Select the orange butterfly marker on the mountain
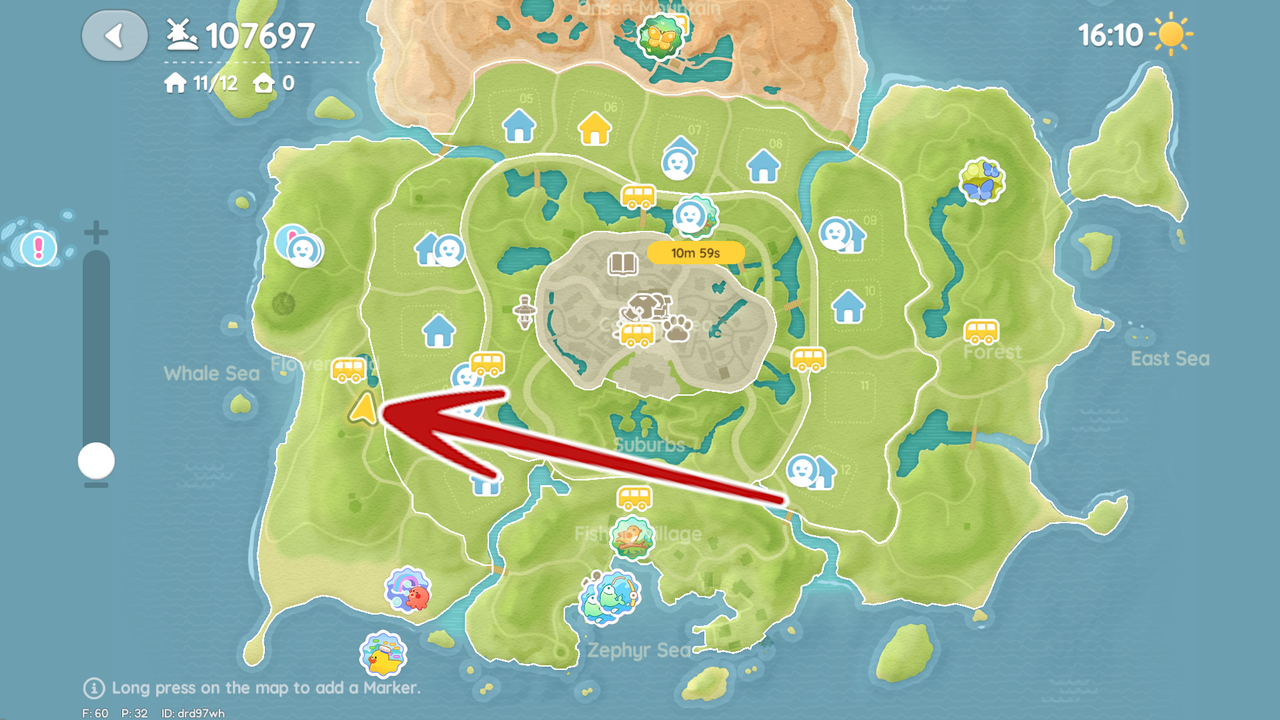The width and height of the screenshot is (1280, 720). (659, 38)
